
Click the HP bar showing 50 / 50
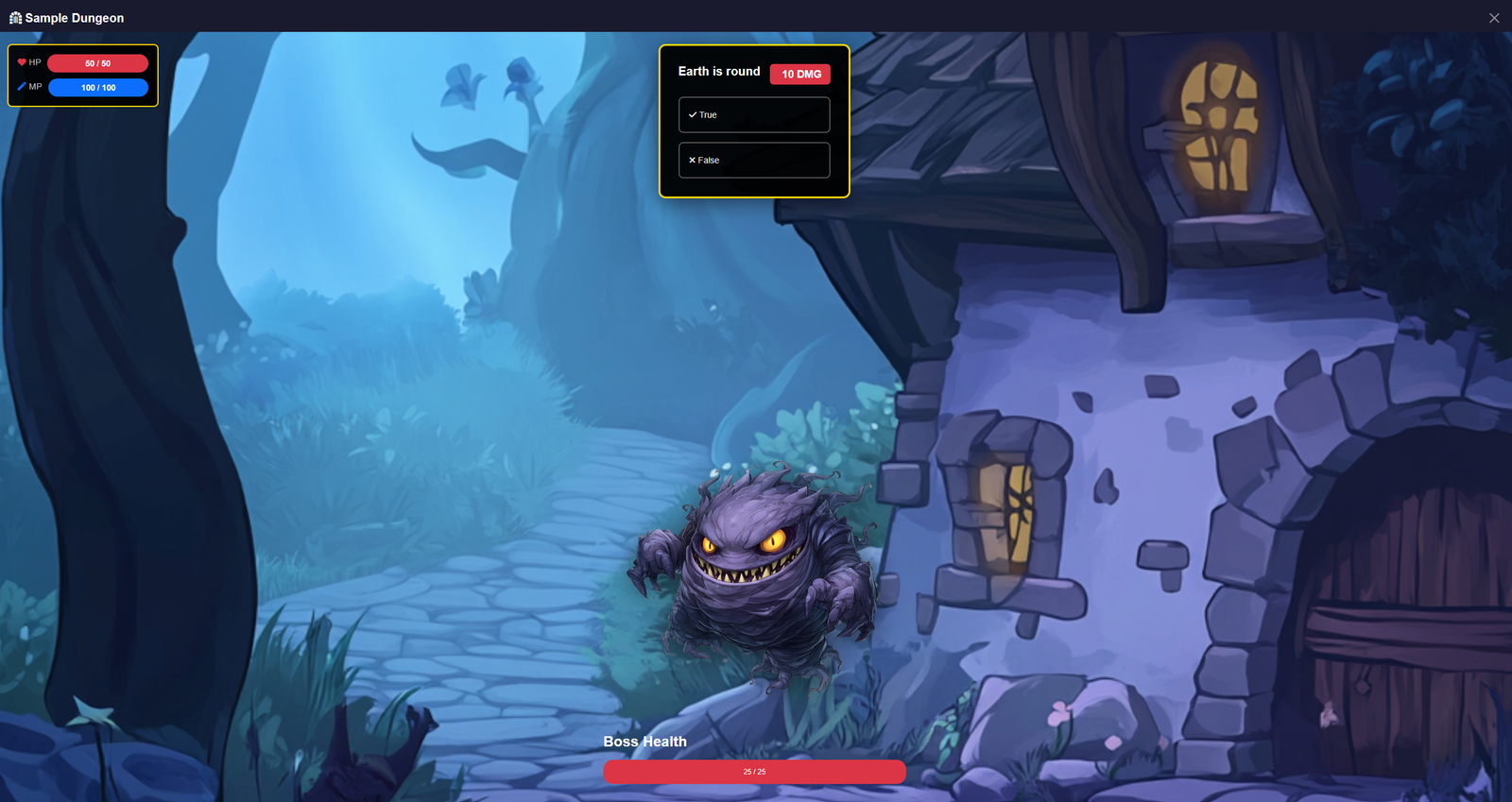97,62
